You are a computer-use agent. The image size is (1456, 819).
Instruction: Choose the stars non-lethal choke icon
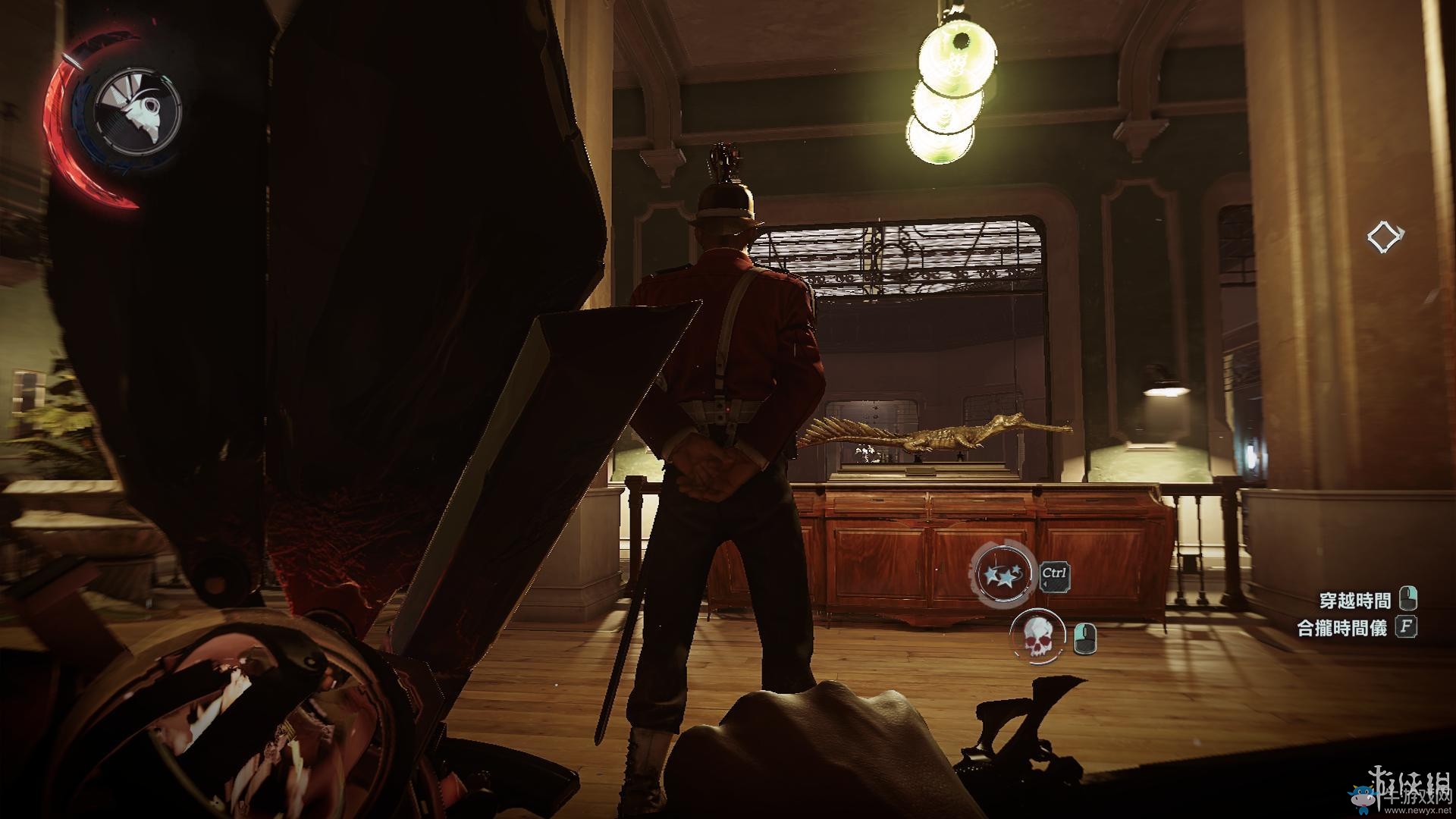(x=1005, y=573)
